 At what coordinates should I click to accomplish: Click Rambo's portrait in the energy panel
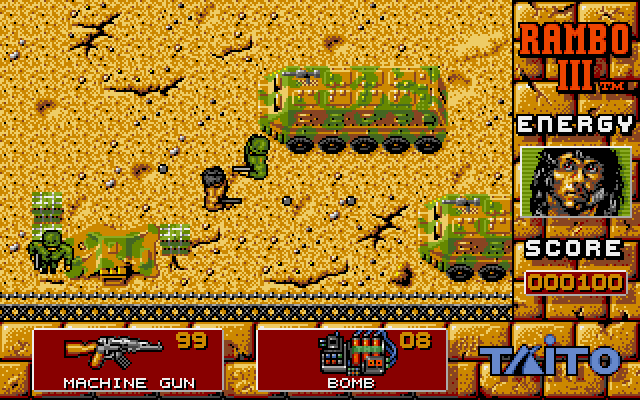point(576,183)
